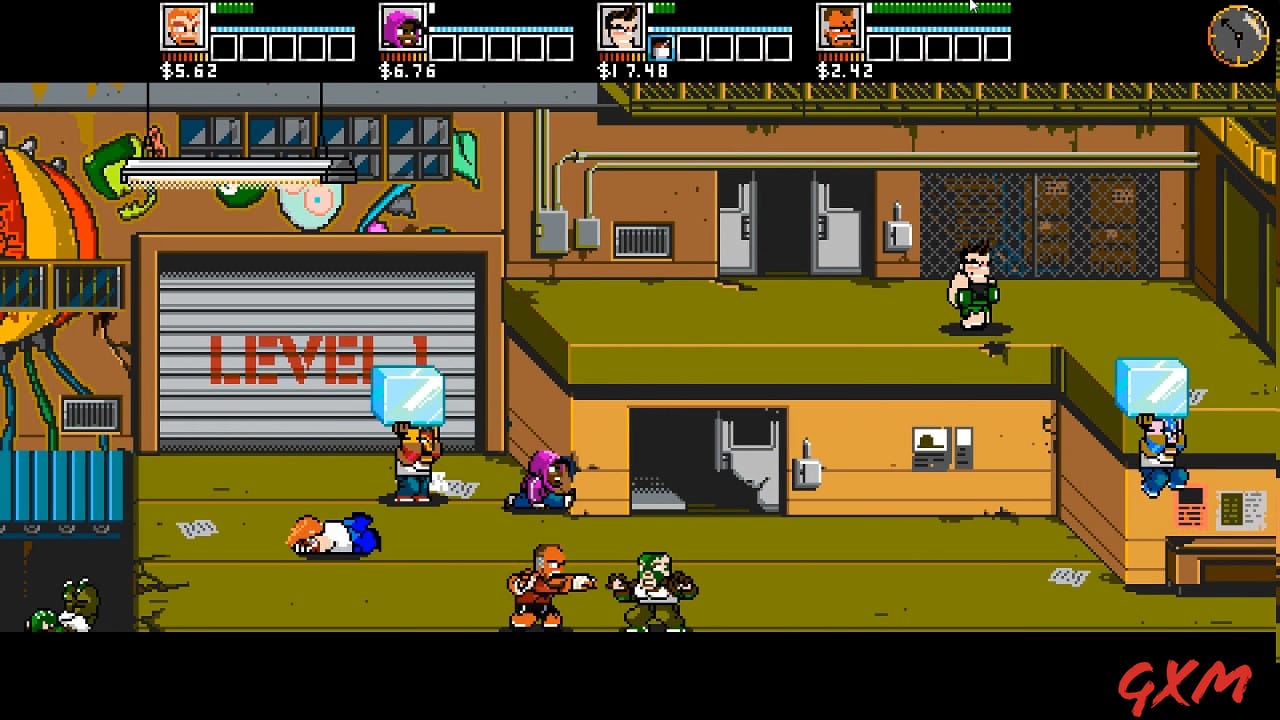
Task: Toggle player two's leftmost reserve box
Action: pyautogui.click(x=445, y=46)
